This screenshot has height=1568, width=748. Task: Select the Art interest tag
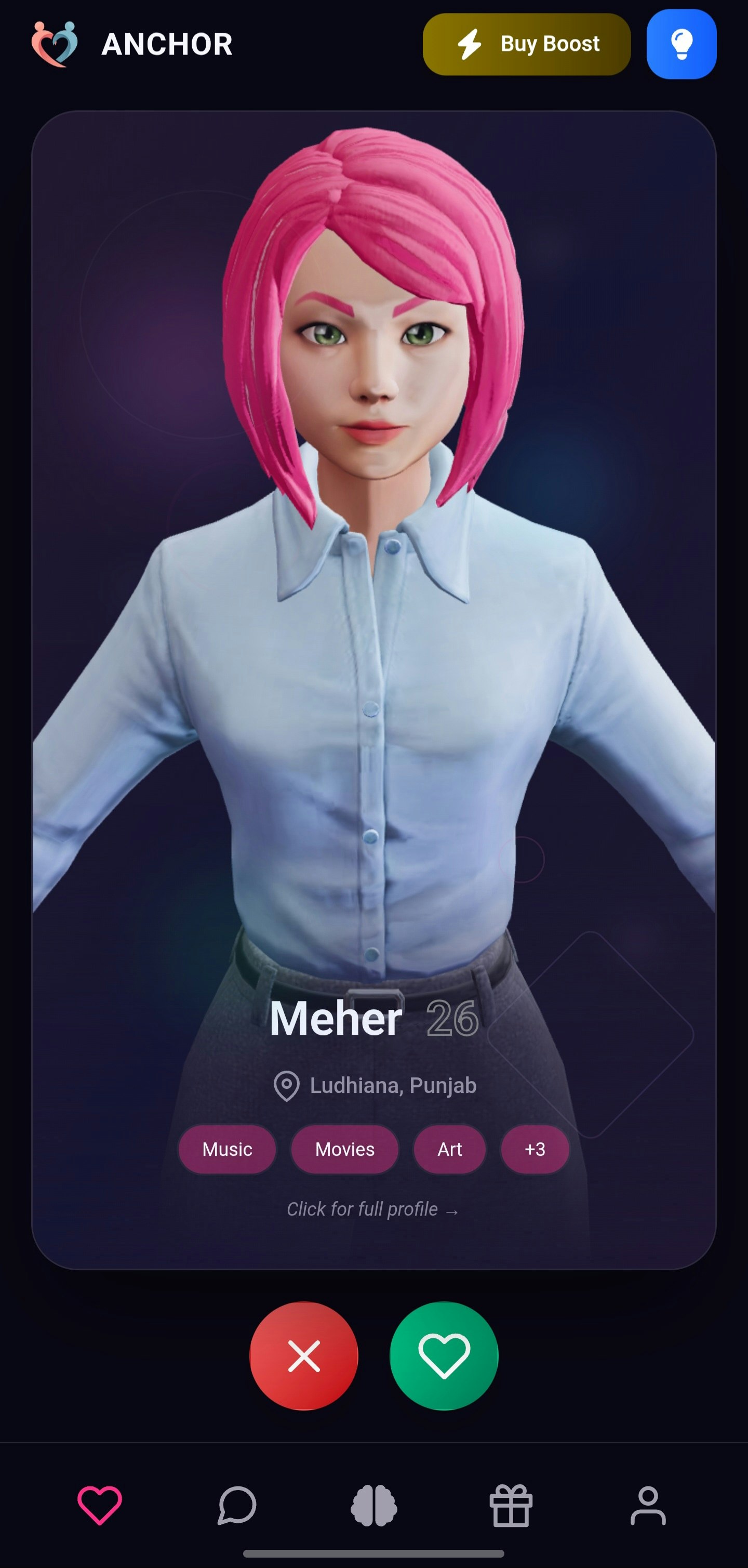[x=450, y=1149]
